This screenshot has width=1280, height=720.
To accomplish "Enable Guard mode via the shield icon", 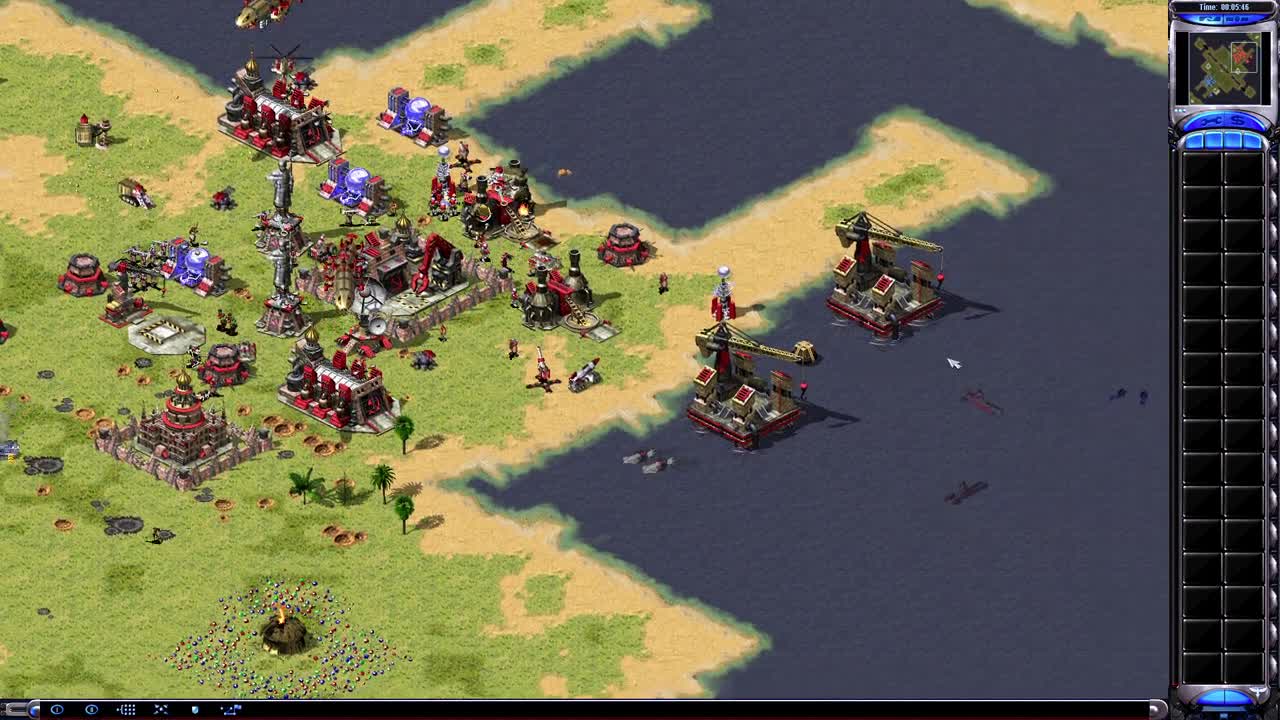I will 195,709.
